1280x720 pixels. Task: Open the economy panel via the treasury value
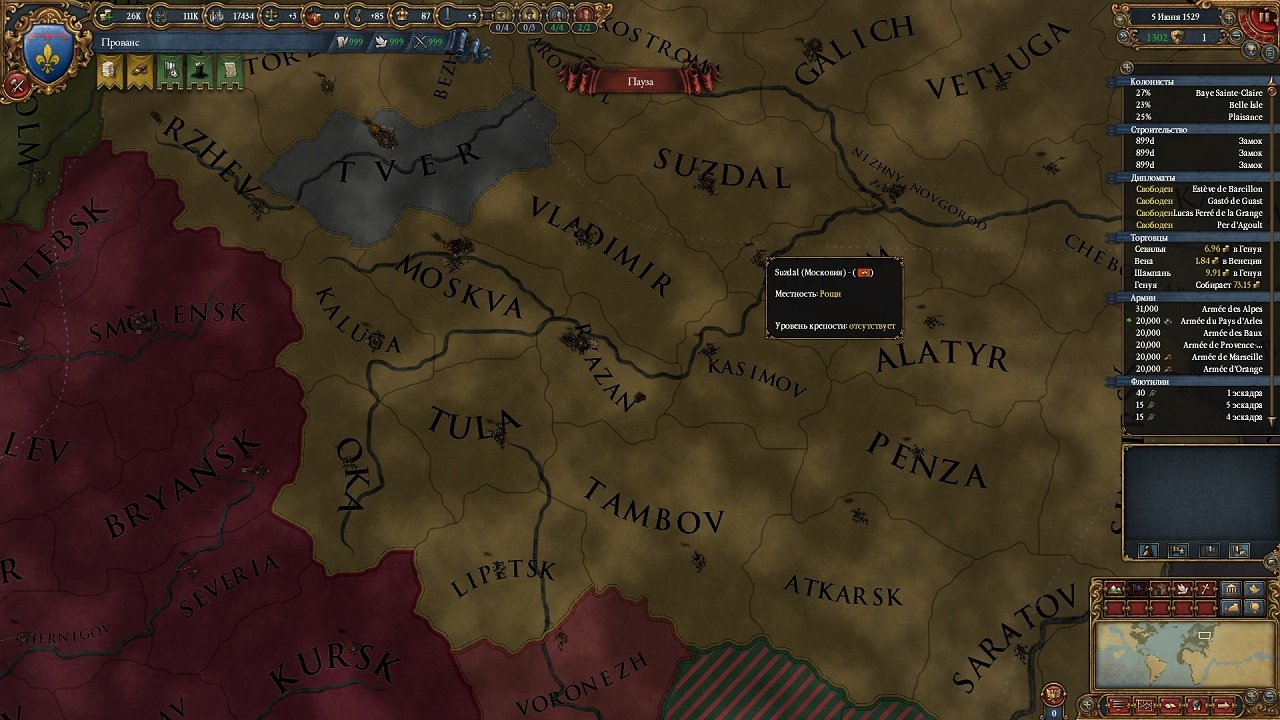click(x=130, y=16)
